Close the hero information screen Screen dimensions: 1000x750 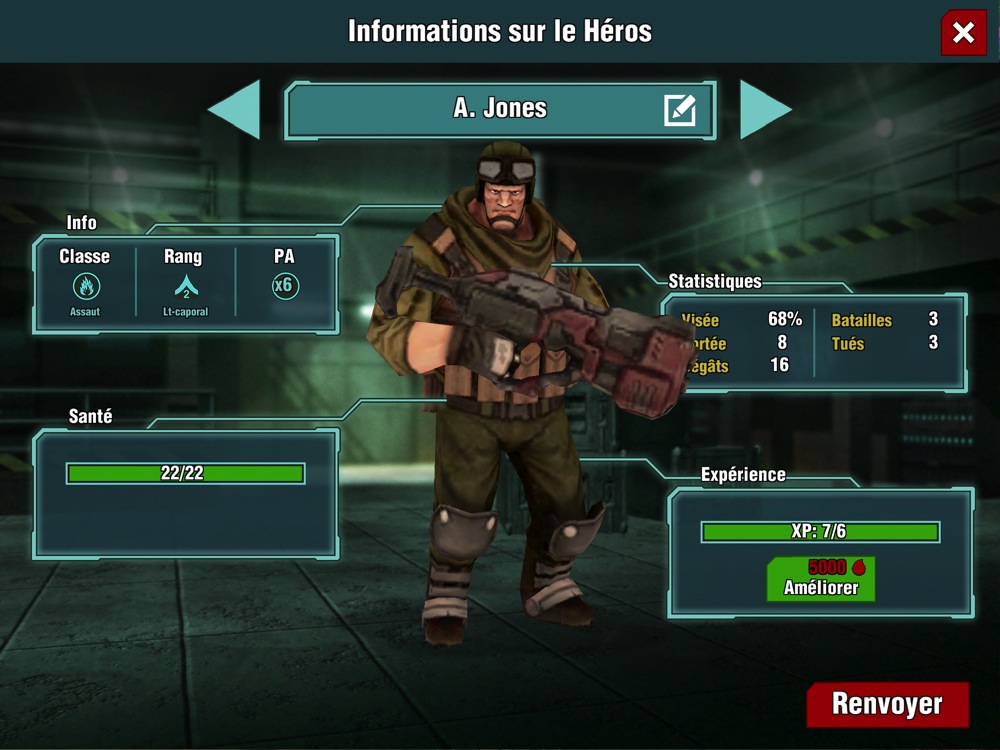pyautogui.click(x=963, y=33)
